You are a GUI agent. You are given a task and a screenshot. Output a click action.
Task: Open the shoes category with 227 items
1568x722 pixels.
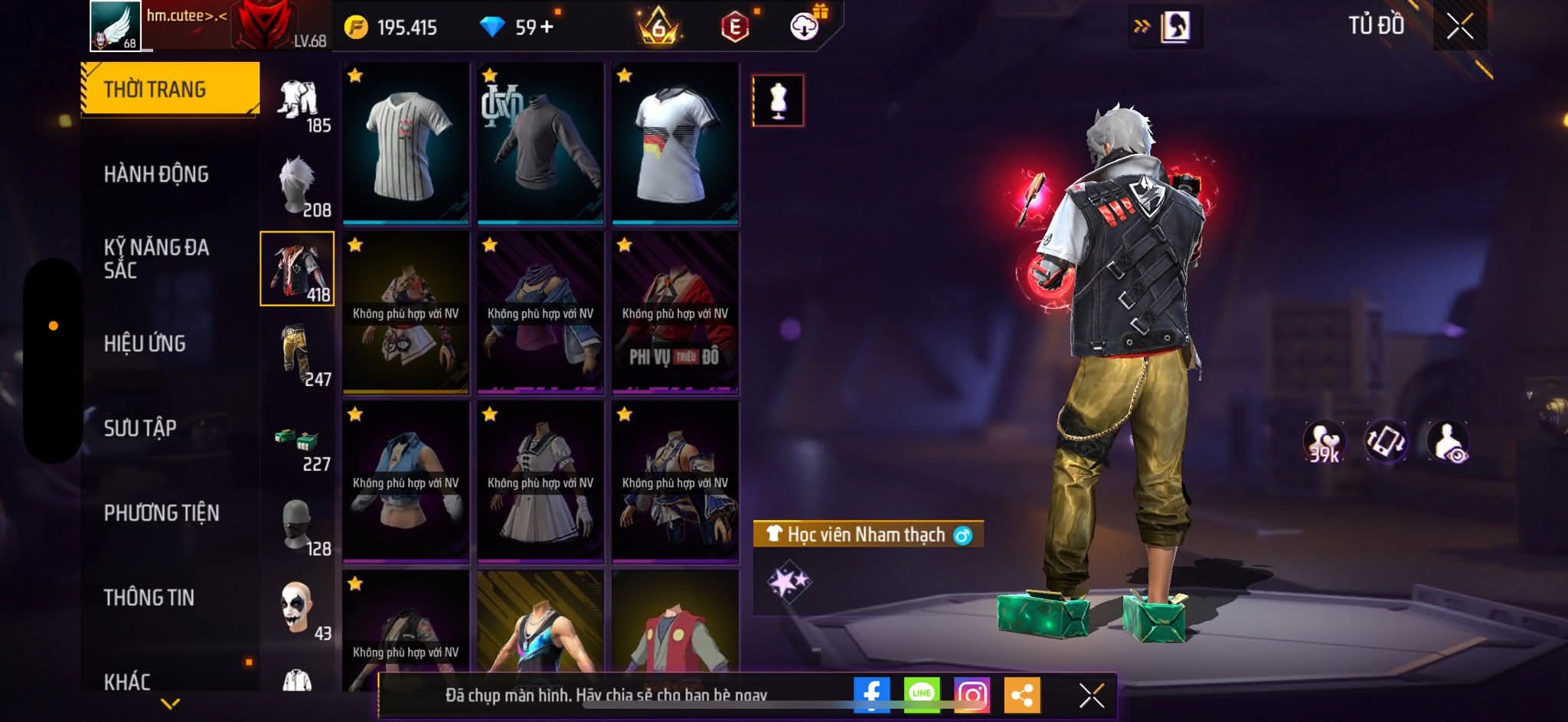tap(299, 446)
